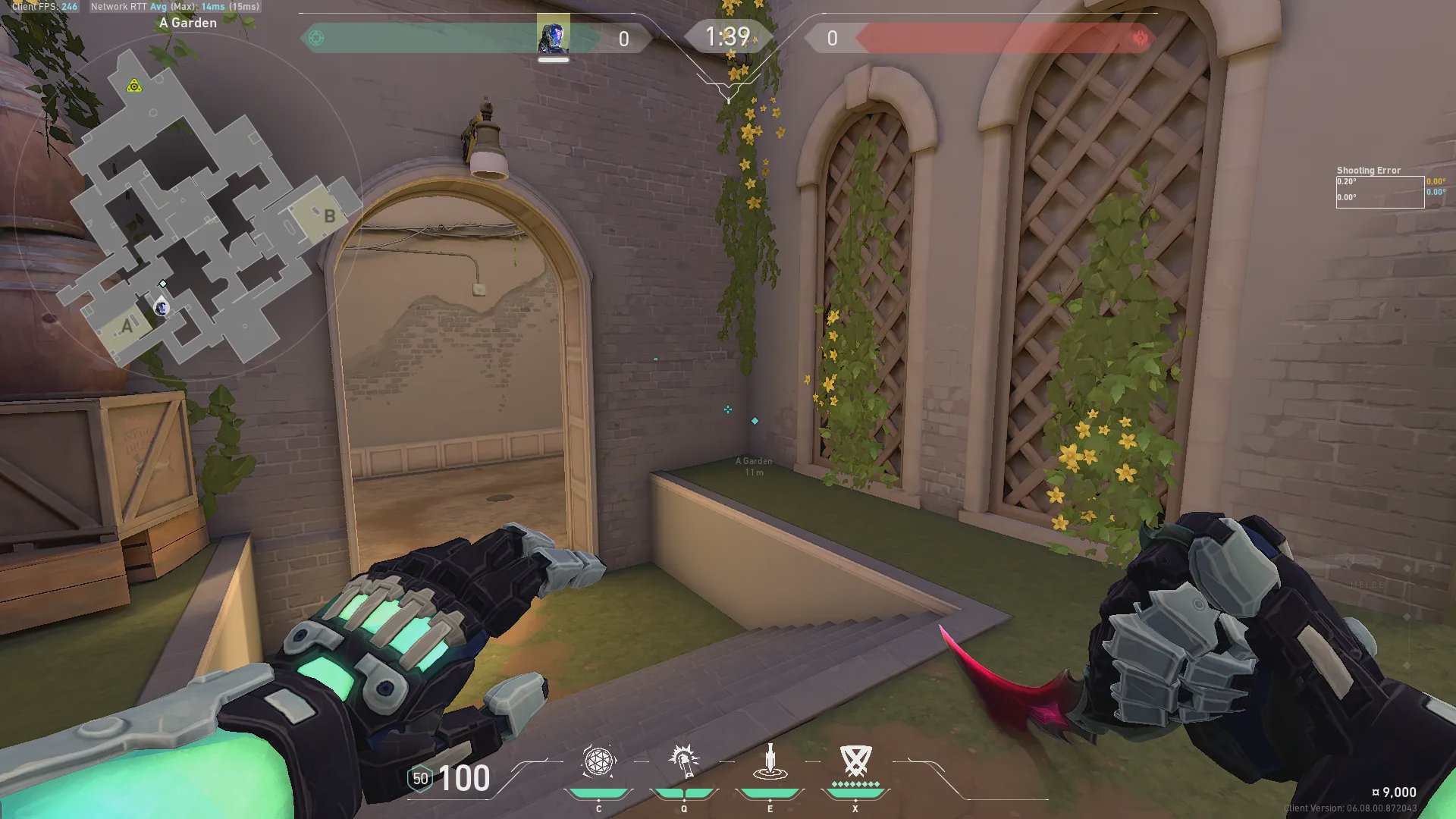Click your agent's position icon on minimap
The height and width of the screenshot is (819, 1456).
click(161, 307)
